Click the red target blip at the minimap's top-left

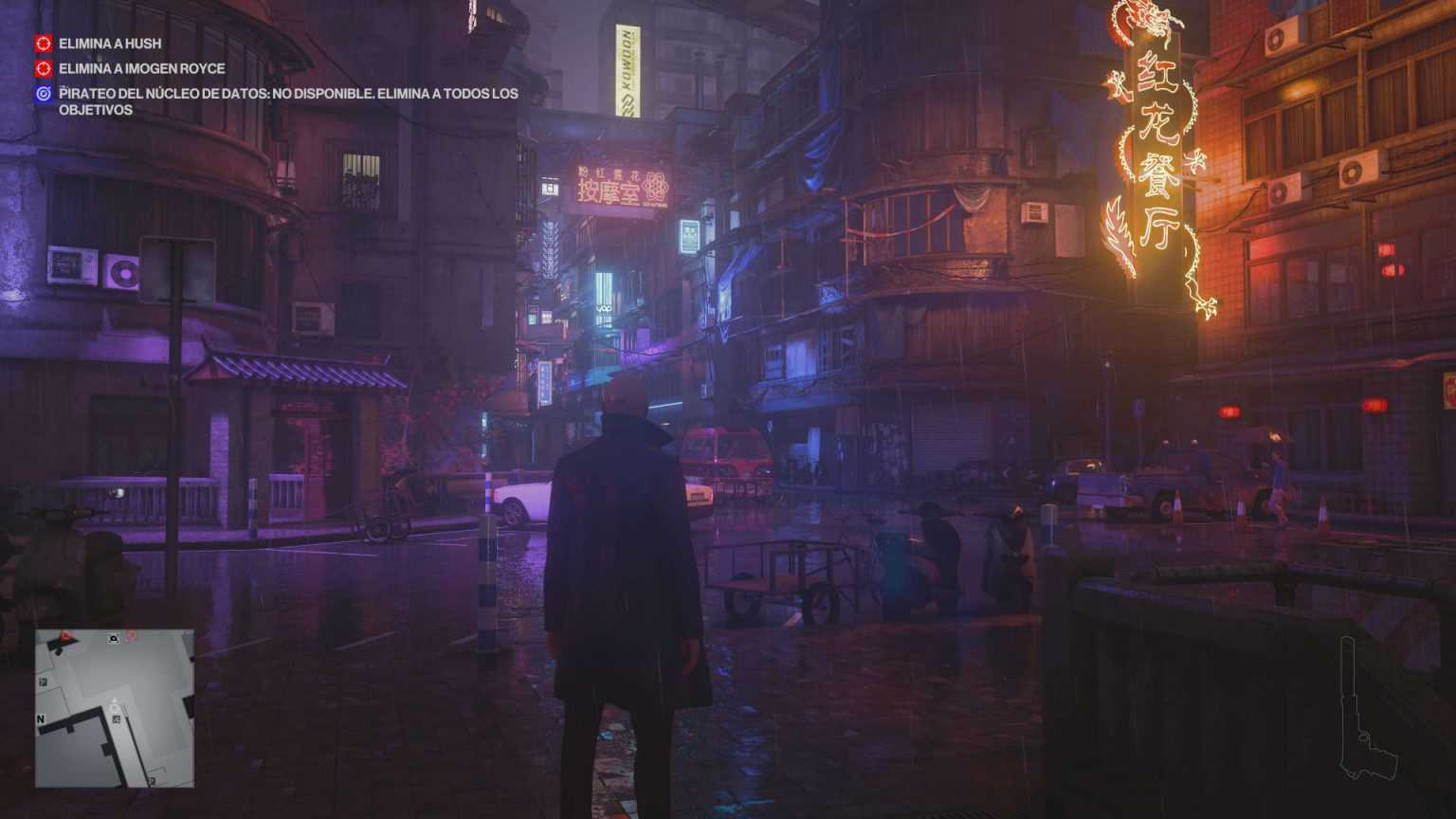click(65, 634)
